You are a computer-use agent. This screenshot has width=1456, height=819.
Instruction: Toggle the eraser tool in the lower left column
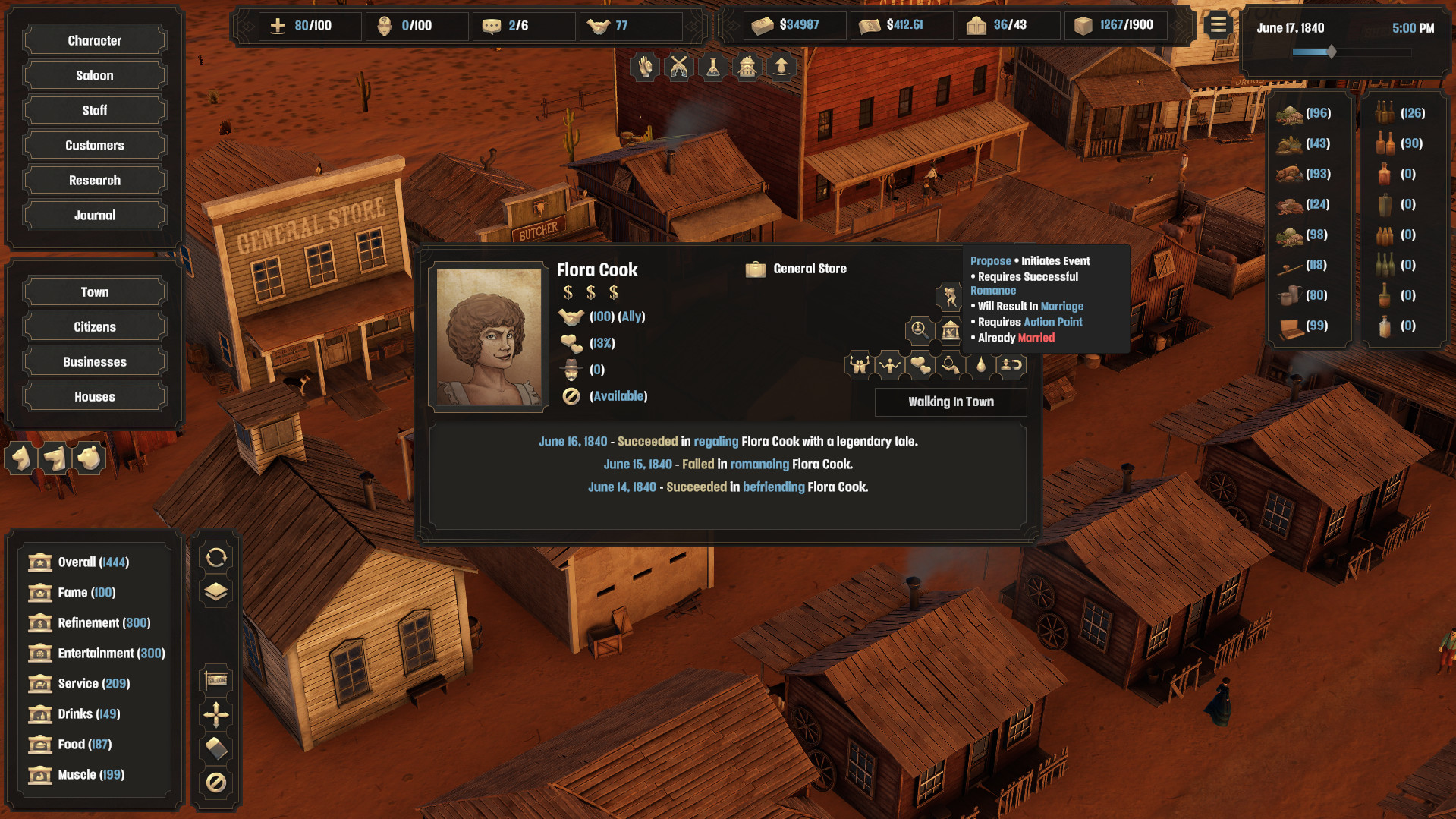pos(216,748)
